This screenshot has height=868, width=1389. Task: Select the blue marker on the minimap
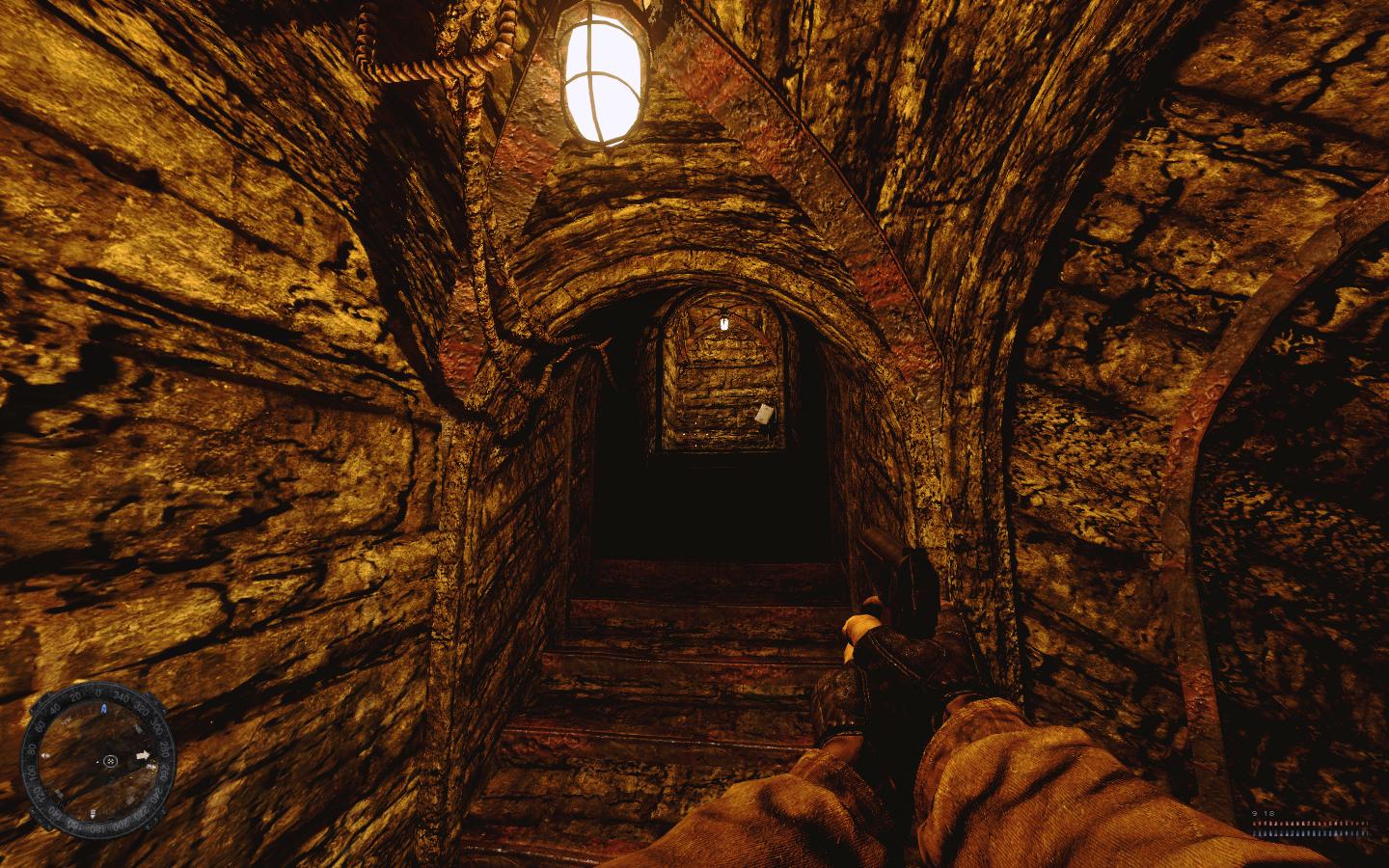pyautogui.click(x=104, y=708)
